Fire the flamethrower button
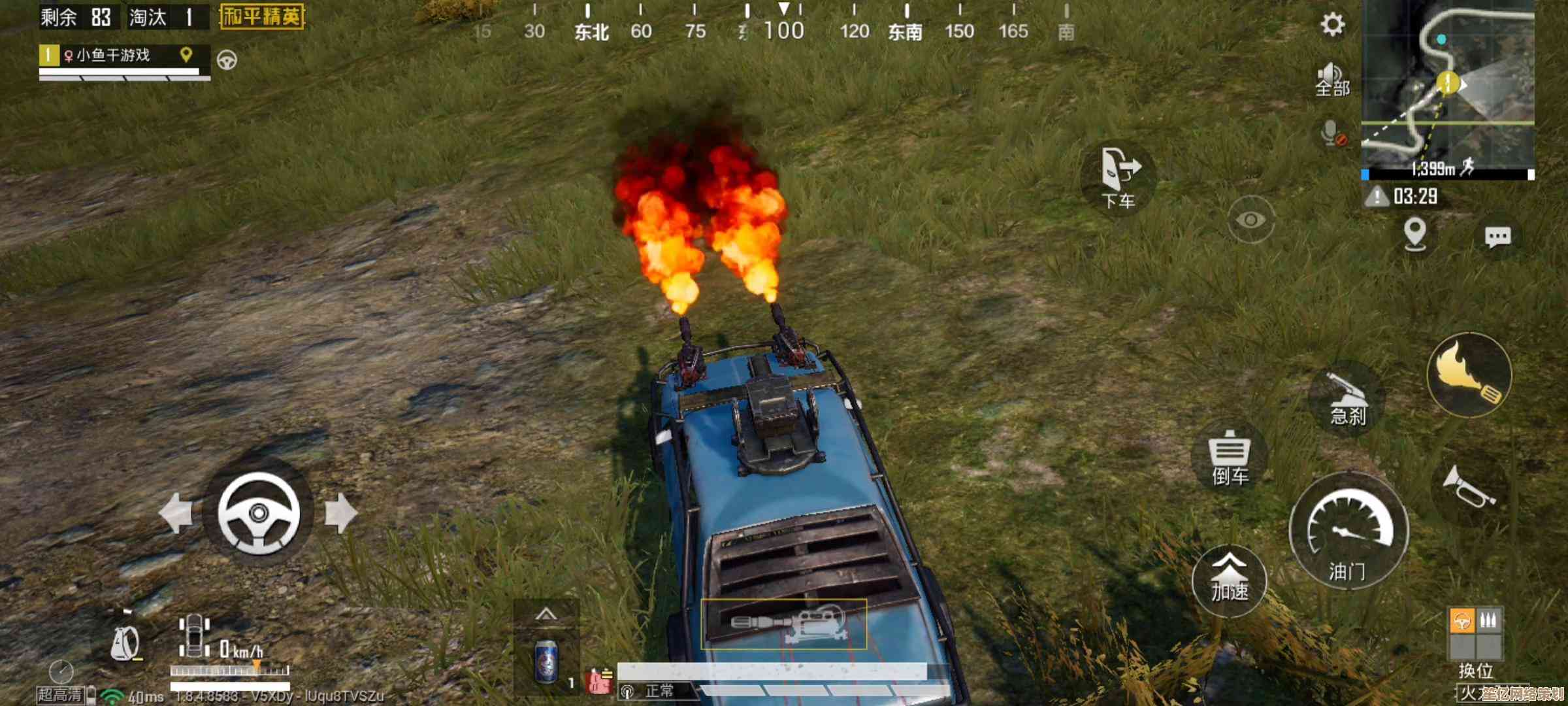 (1469, 375)
